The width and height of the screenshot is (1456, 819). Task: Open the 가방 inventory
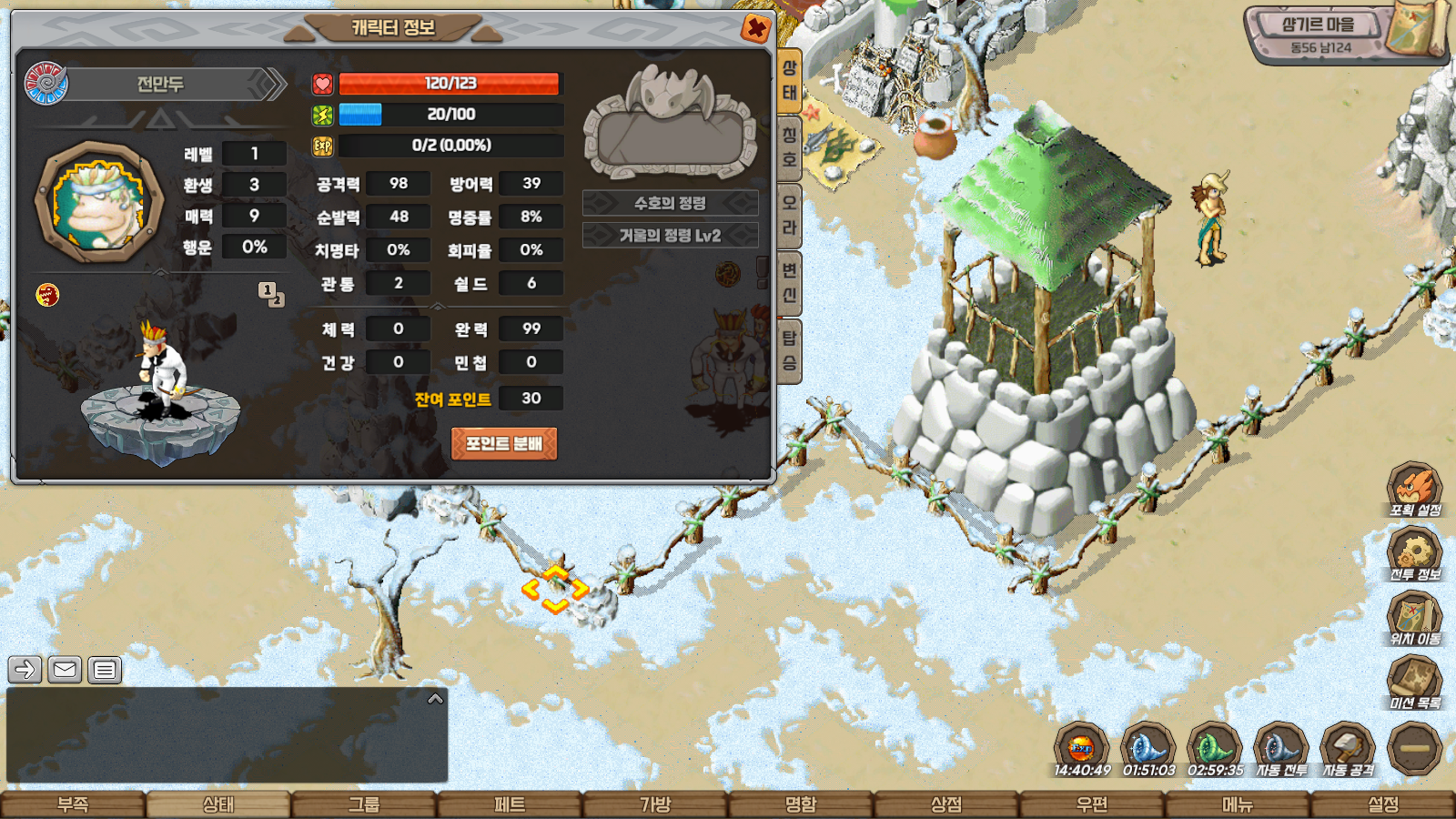click(655, 804)
